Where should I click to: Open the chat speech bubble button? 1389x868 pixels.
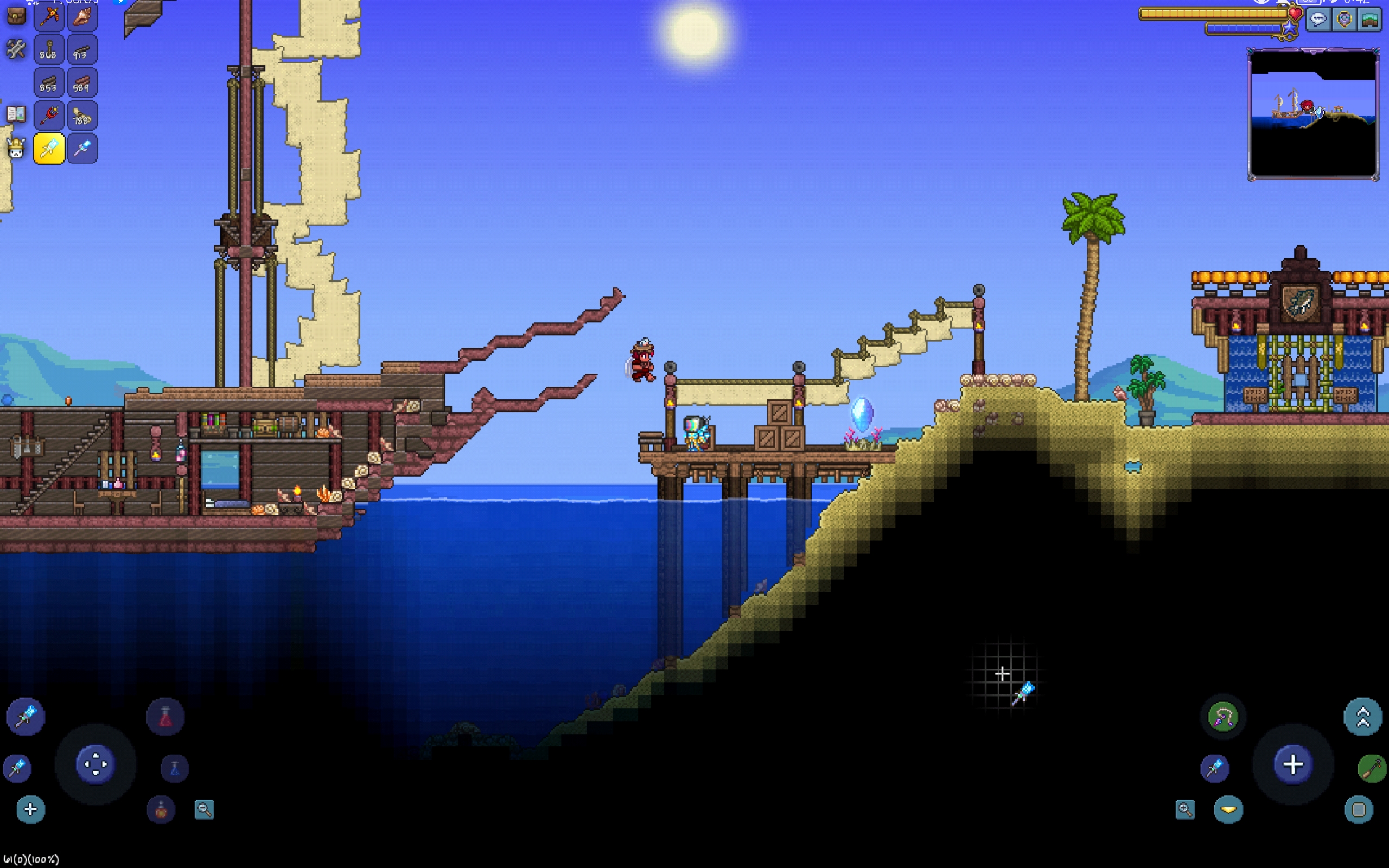click(1318, 20)
